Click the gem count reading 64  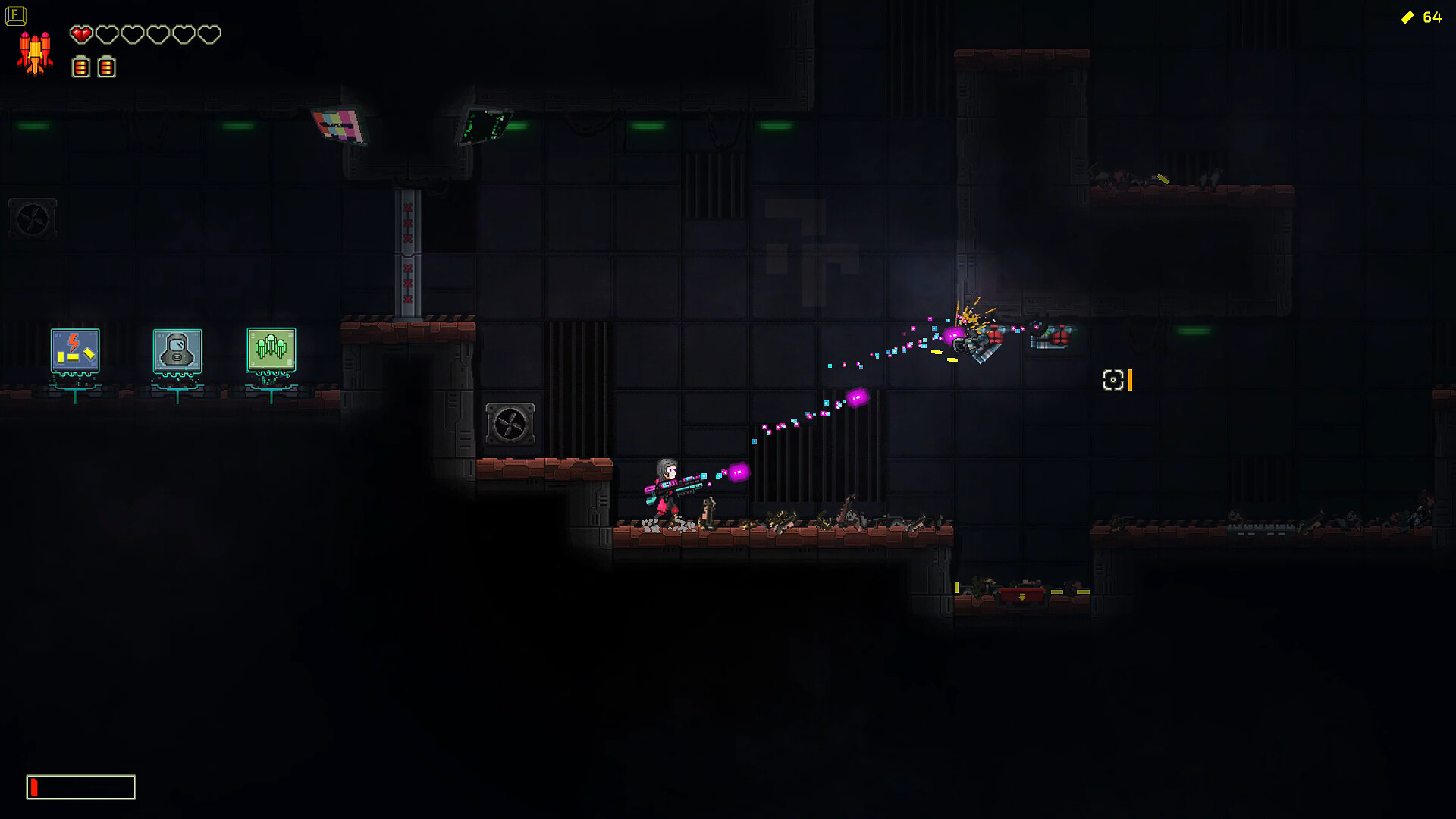point(1432,17)
